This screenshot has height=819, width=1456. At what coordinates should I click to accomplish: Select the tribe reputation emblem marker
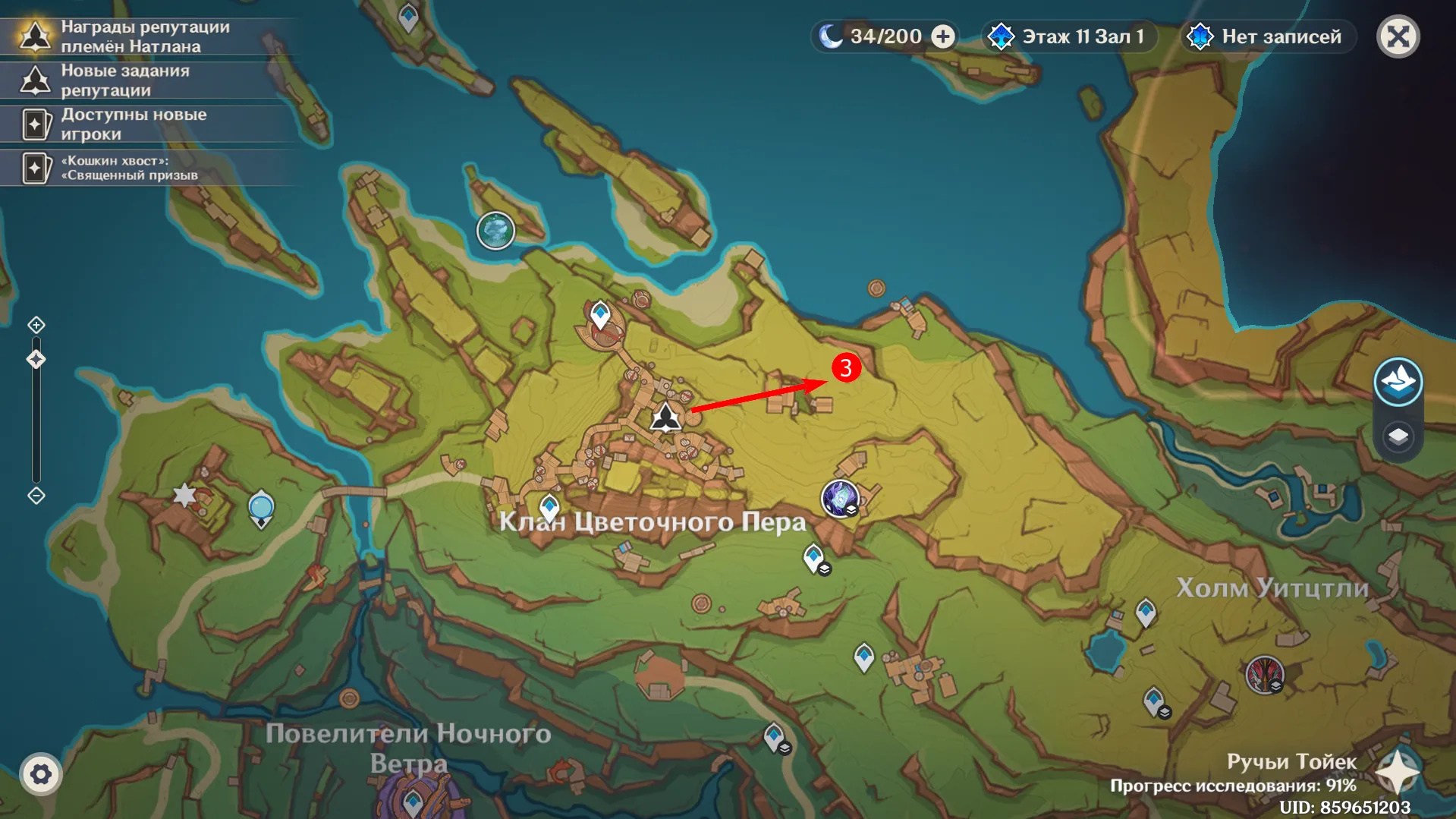click(665, 418)
